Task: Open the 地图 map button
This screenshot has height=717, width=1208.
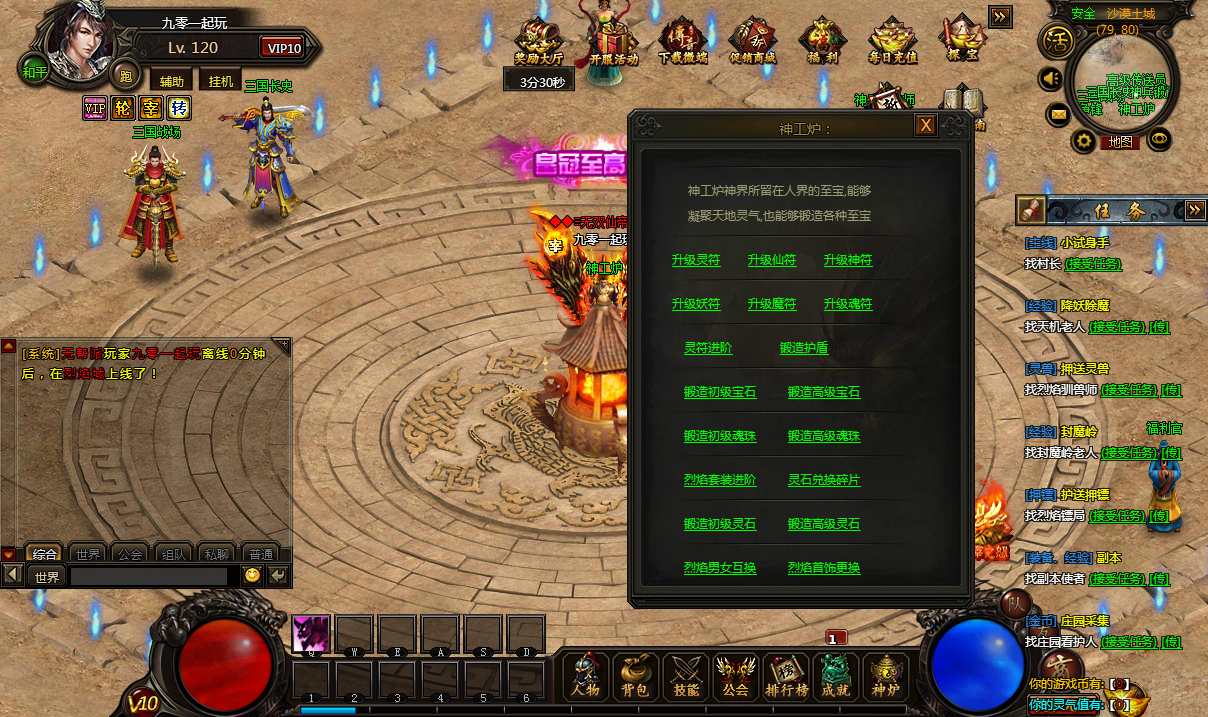Action: pos(1120,142)
